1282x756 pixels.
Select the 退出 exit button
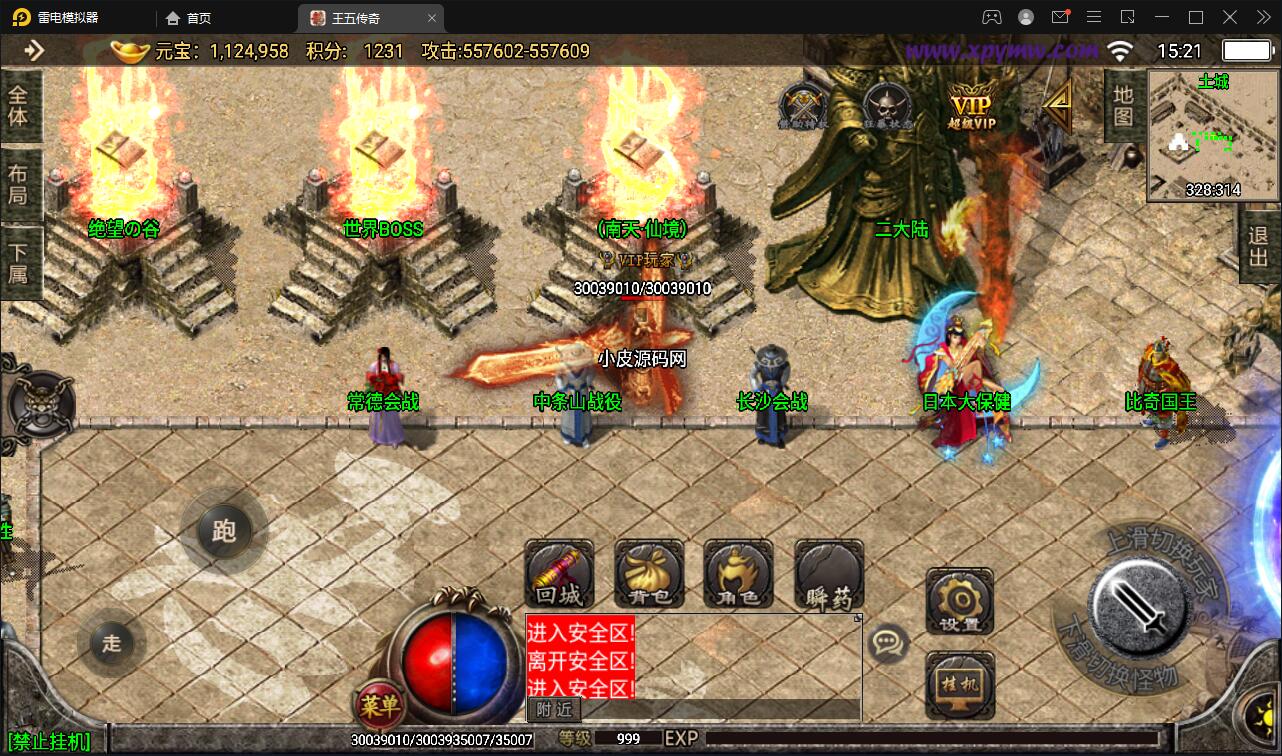pos(1259,247)
